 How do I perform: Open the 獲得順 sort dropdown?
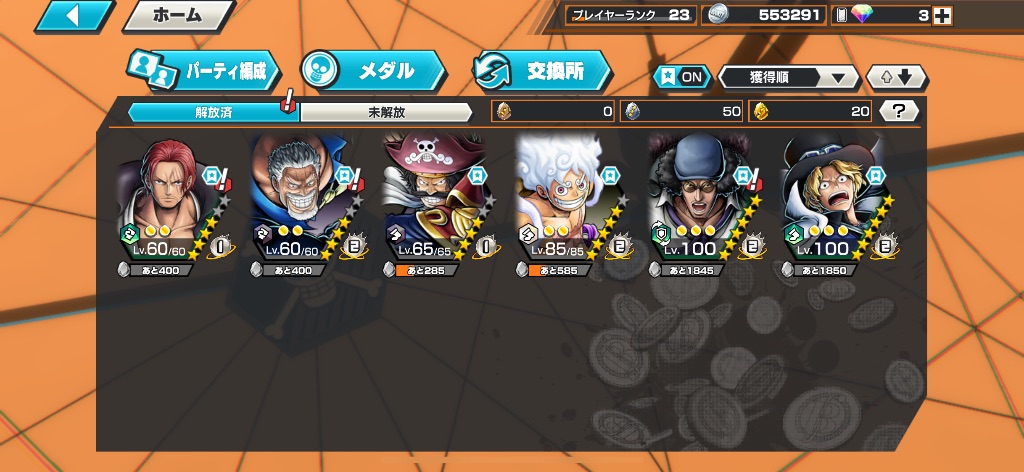(x=788, y=77)
